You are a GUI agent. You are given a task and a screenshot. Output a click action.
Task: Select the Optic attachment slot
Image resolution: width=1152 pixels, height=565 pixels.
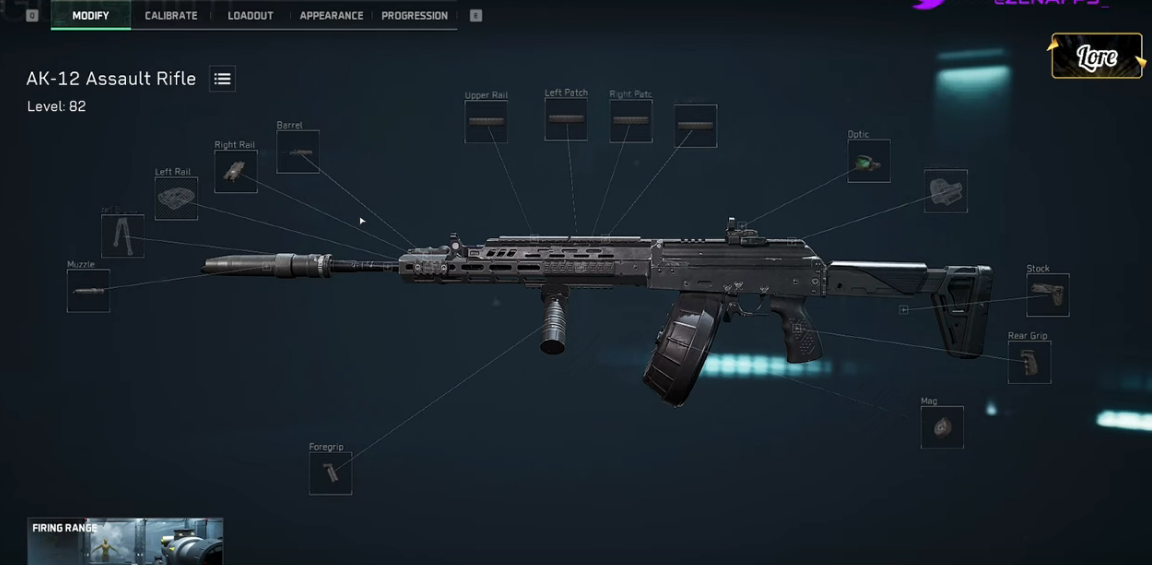(x=868, y=161)
